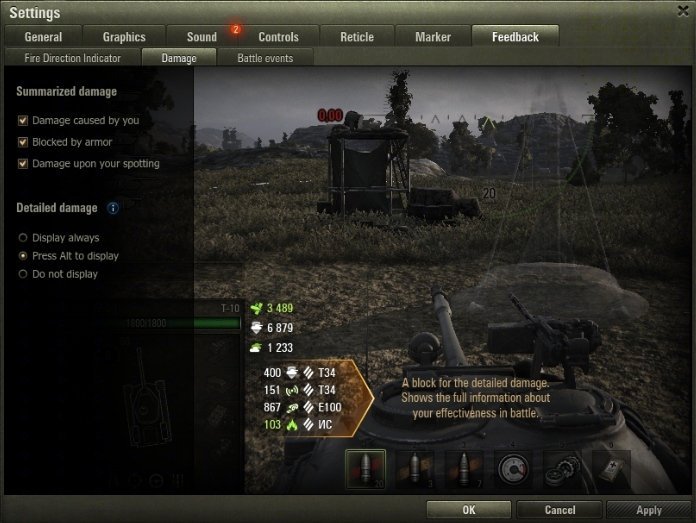This screenshot has height=523, width=696.
Task: Uncheck Blocked by armor
Action: tap(23, 142)
